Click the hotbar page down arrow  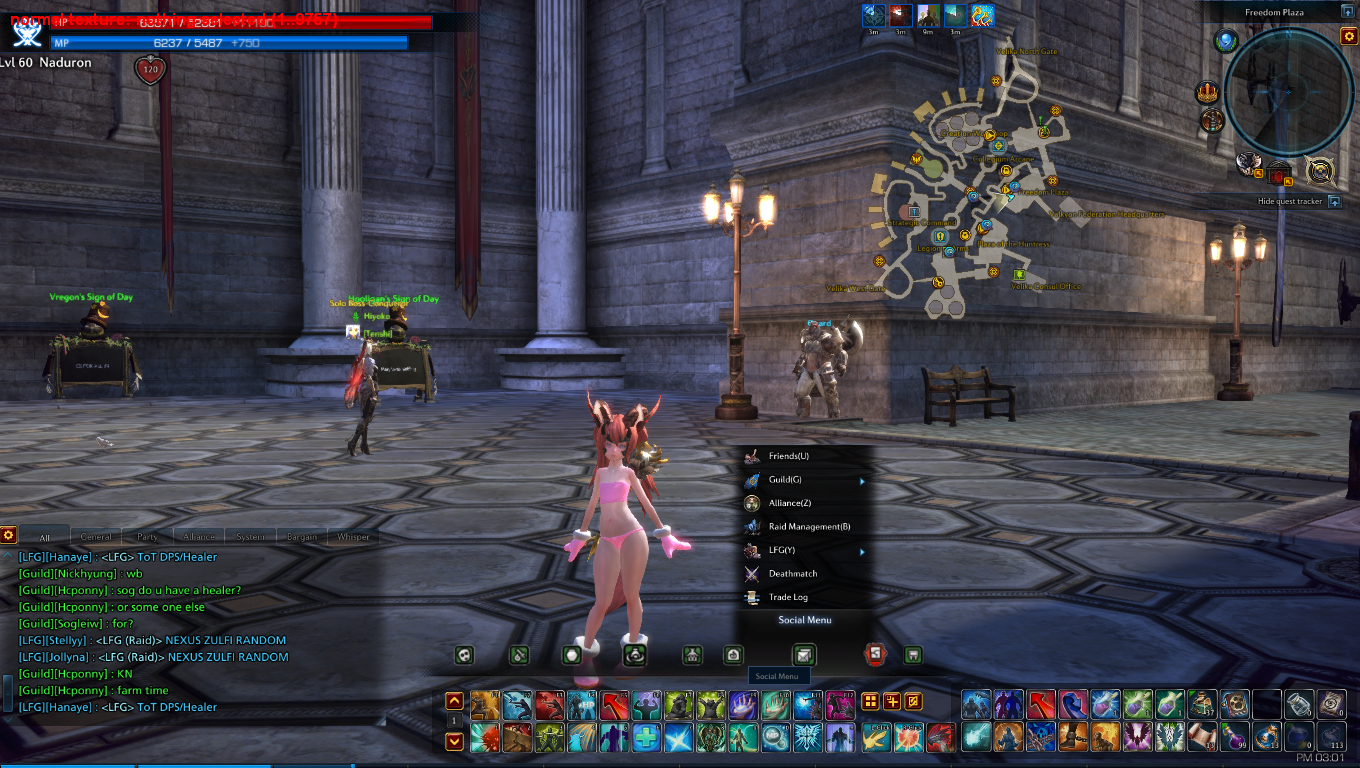tap(454, 741)
